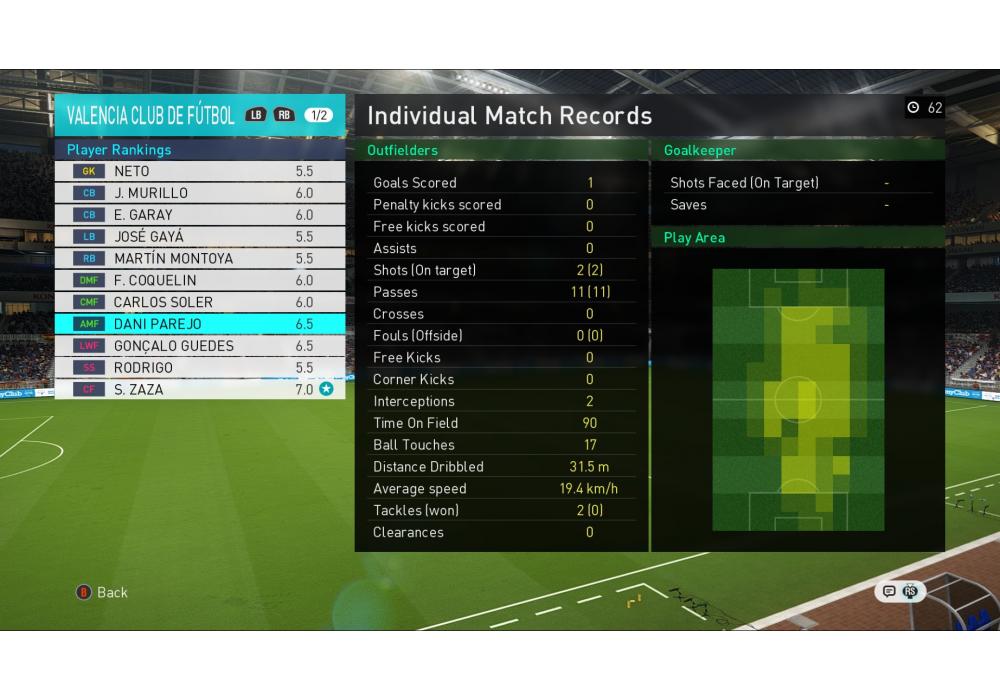The image size is (1000, 700).
Task: Choose J. Murillo's ranking row
Action: [199, 193]
